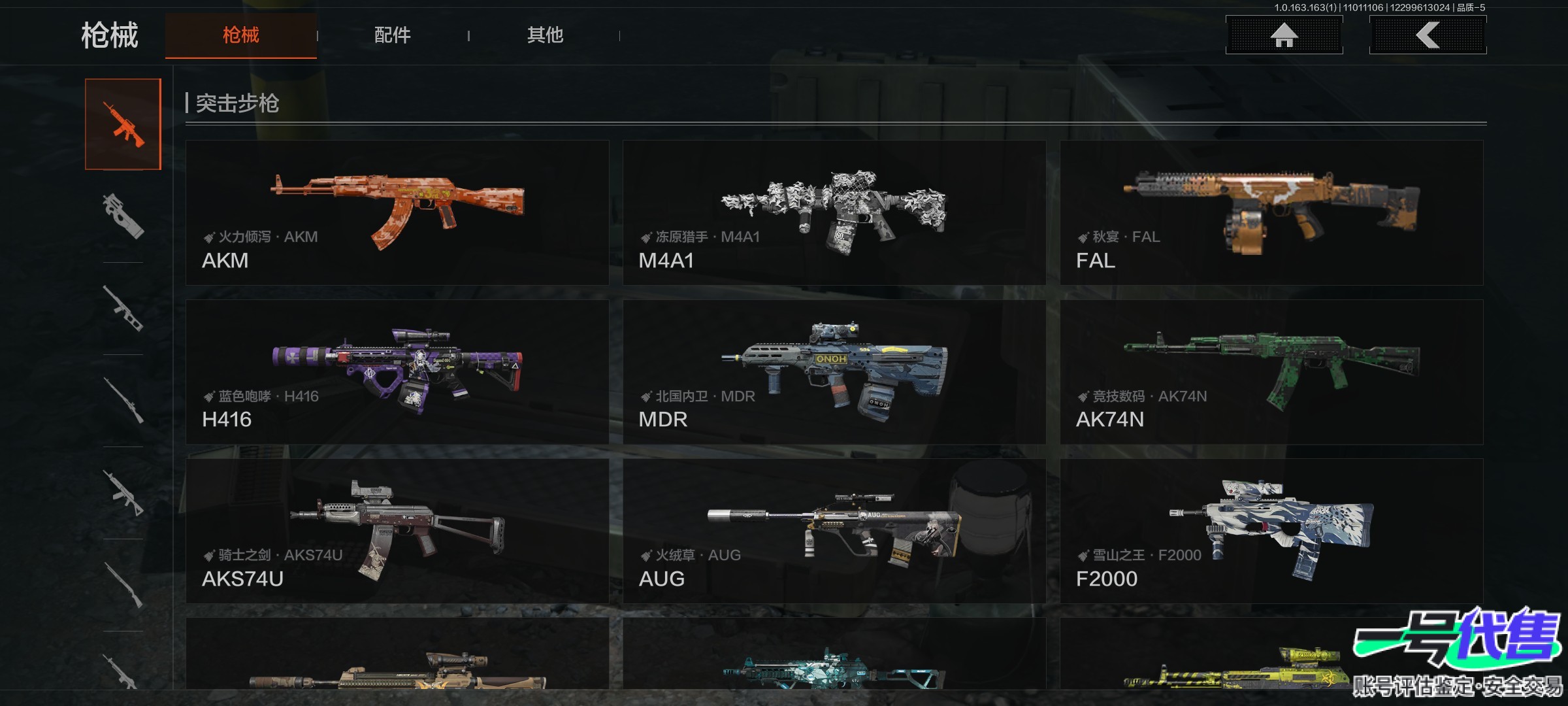
Task: Switch to the 枪械 tab
Action: click(240, 35)
